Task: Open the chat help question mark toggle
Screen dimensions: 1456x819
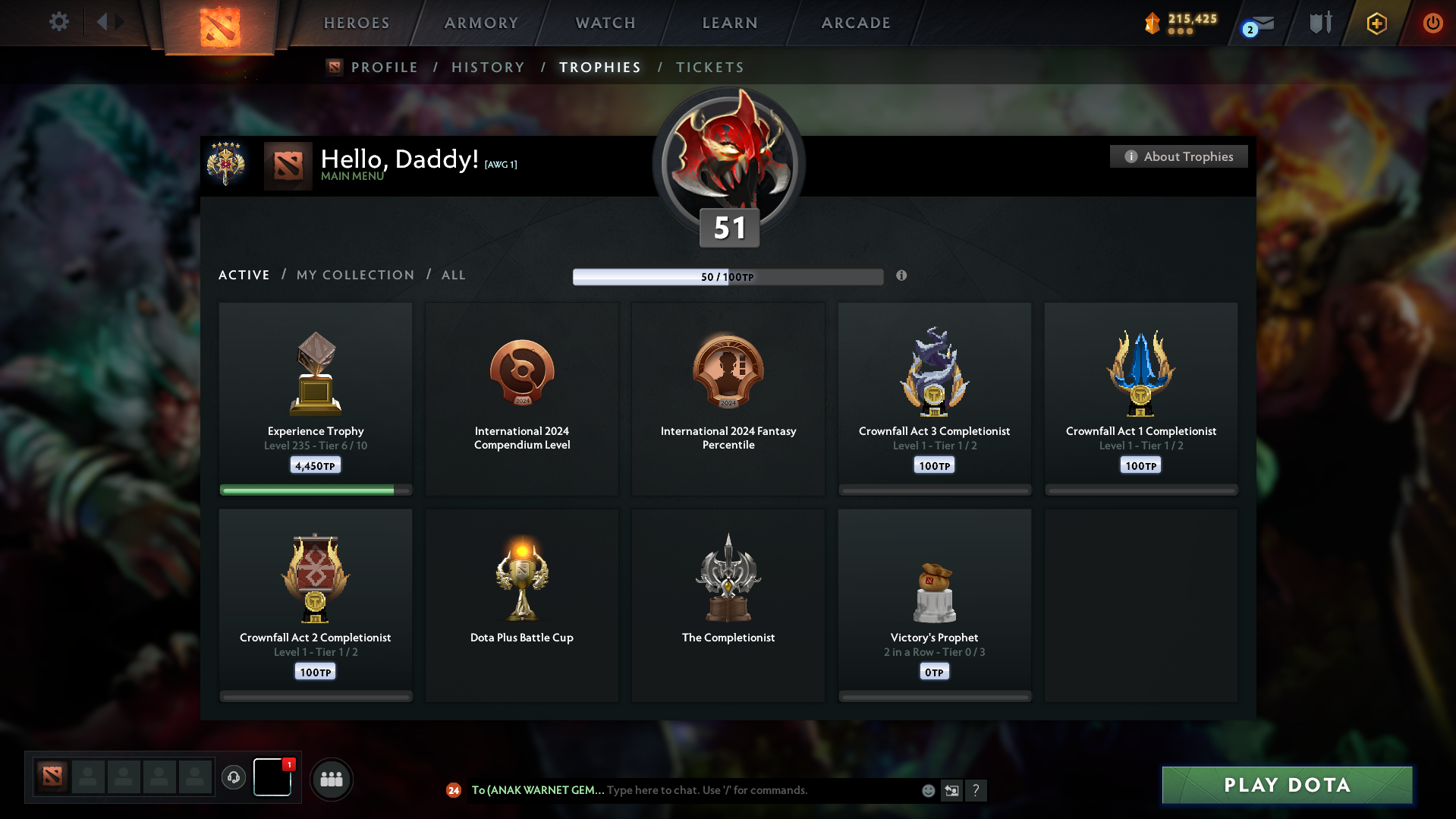Action: coord(976,790)
